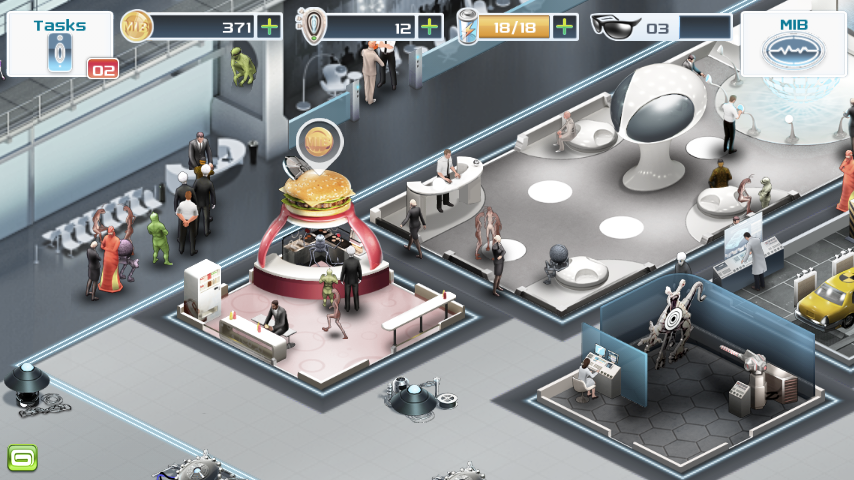Screen dimensions: 854x480
Task: Refill energy battery using plus button
Action: click(565, 27)
